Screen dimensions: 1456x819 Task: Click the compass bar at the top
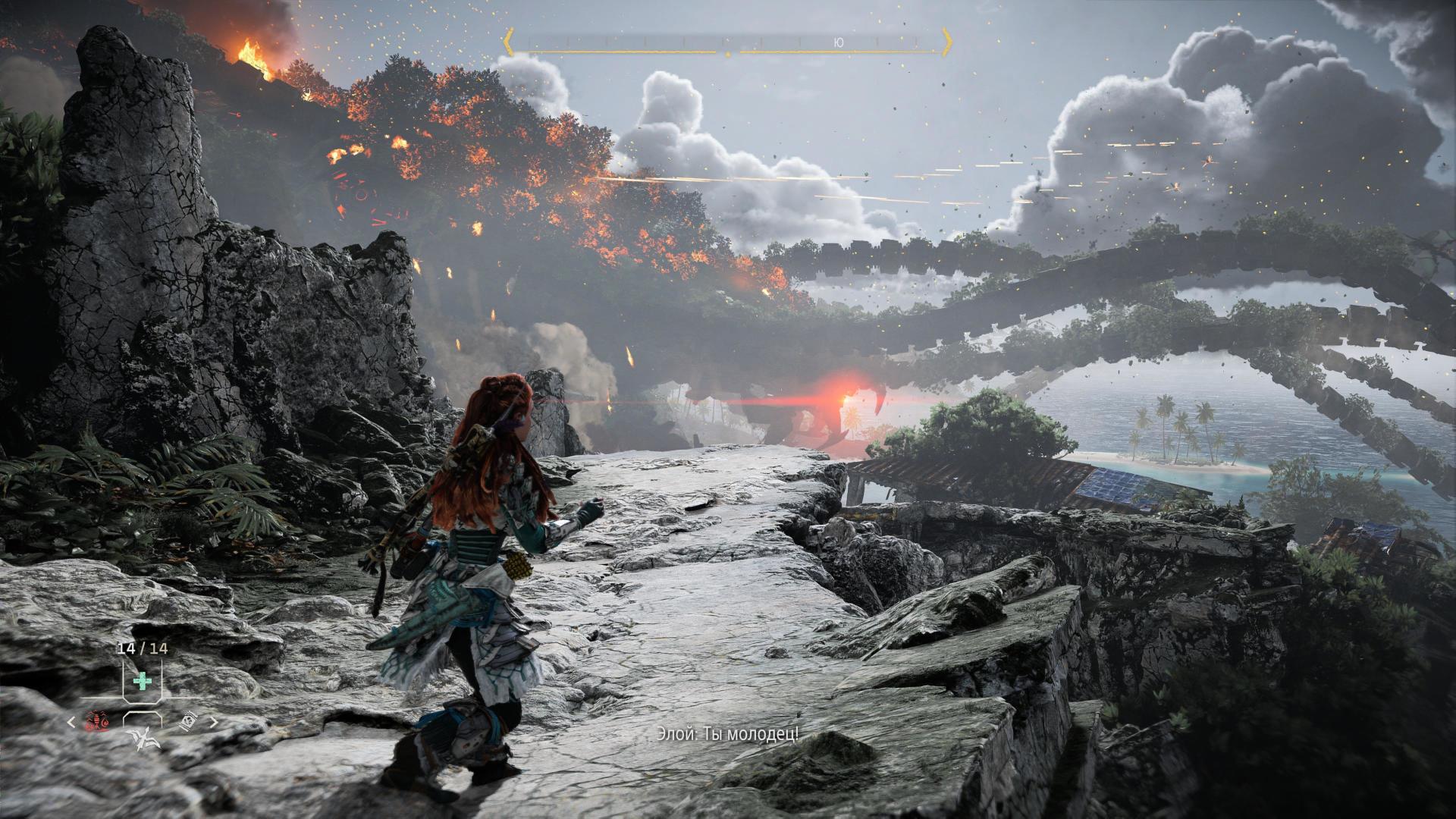click(728, 42)
